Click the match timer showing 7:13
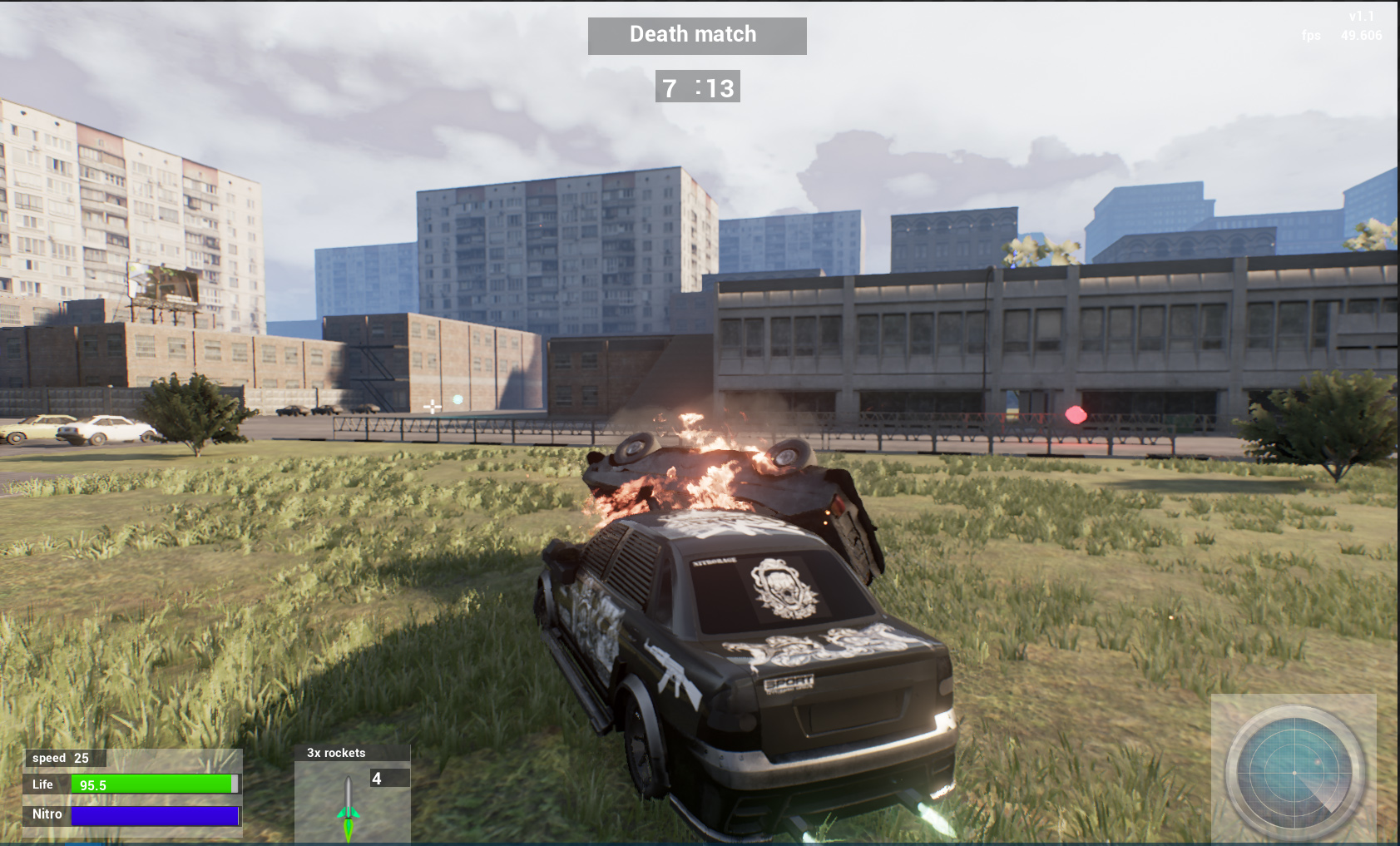1400x846 pixels. pyautogui.click(x=698, y=87)
